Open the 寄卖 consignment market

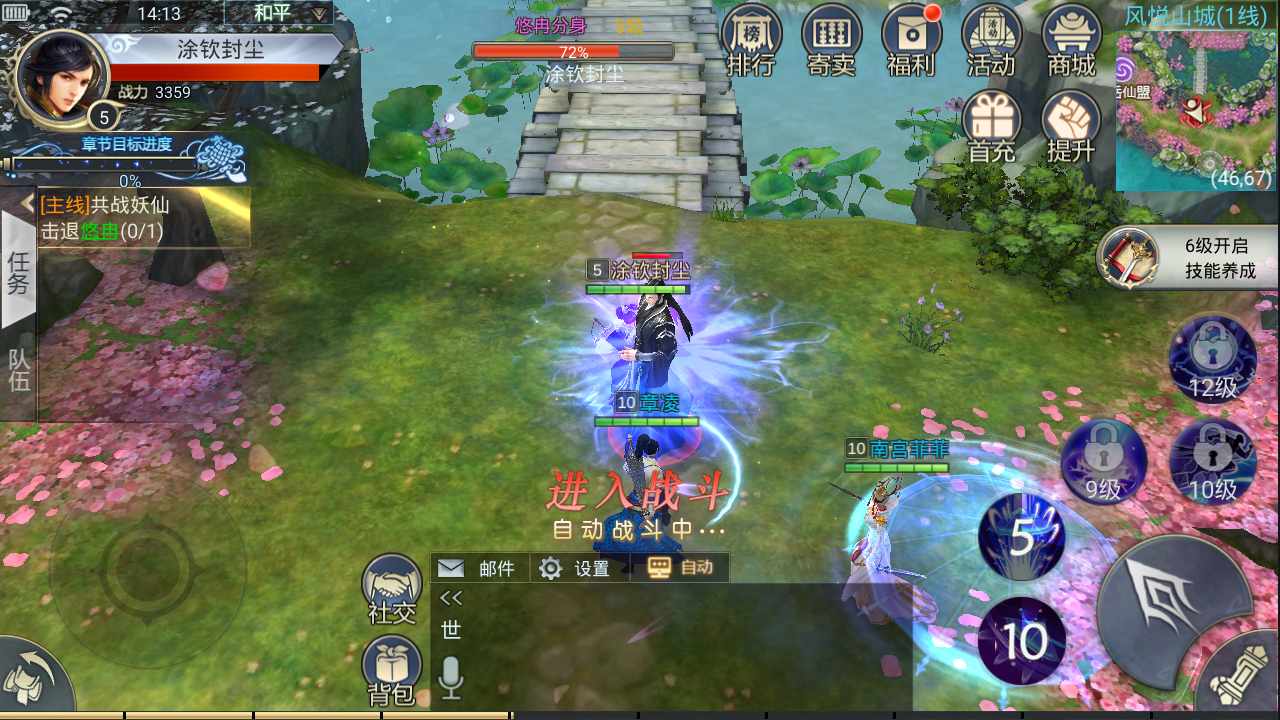(x=831, y=40)
